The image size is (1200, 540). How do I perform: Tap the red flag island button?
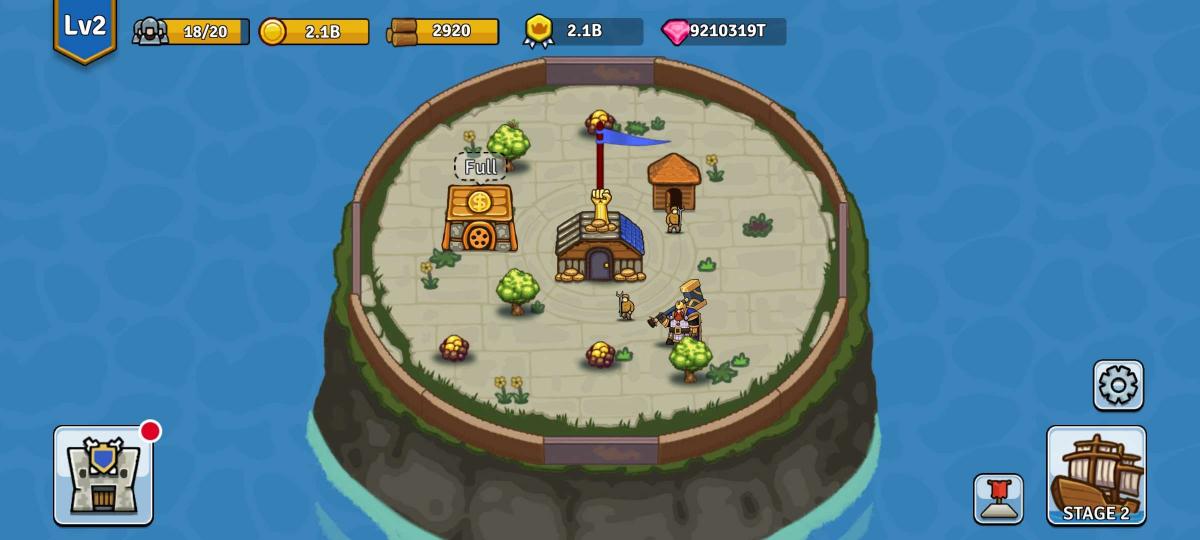[998, 498]
